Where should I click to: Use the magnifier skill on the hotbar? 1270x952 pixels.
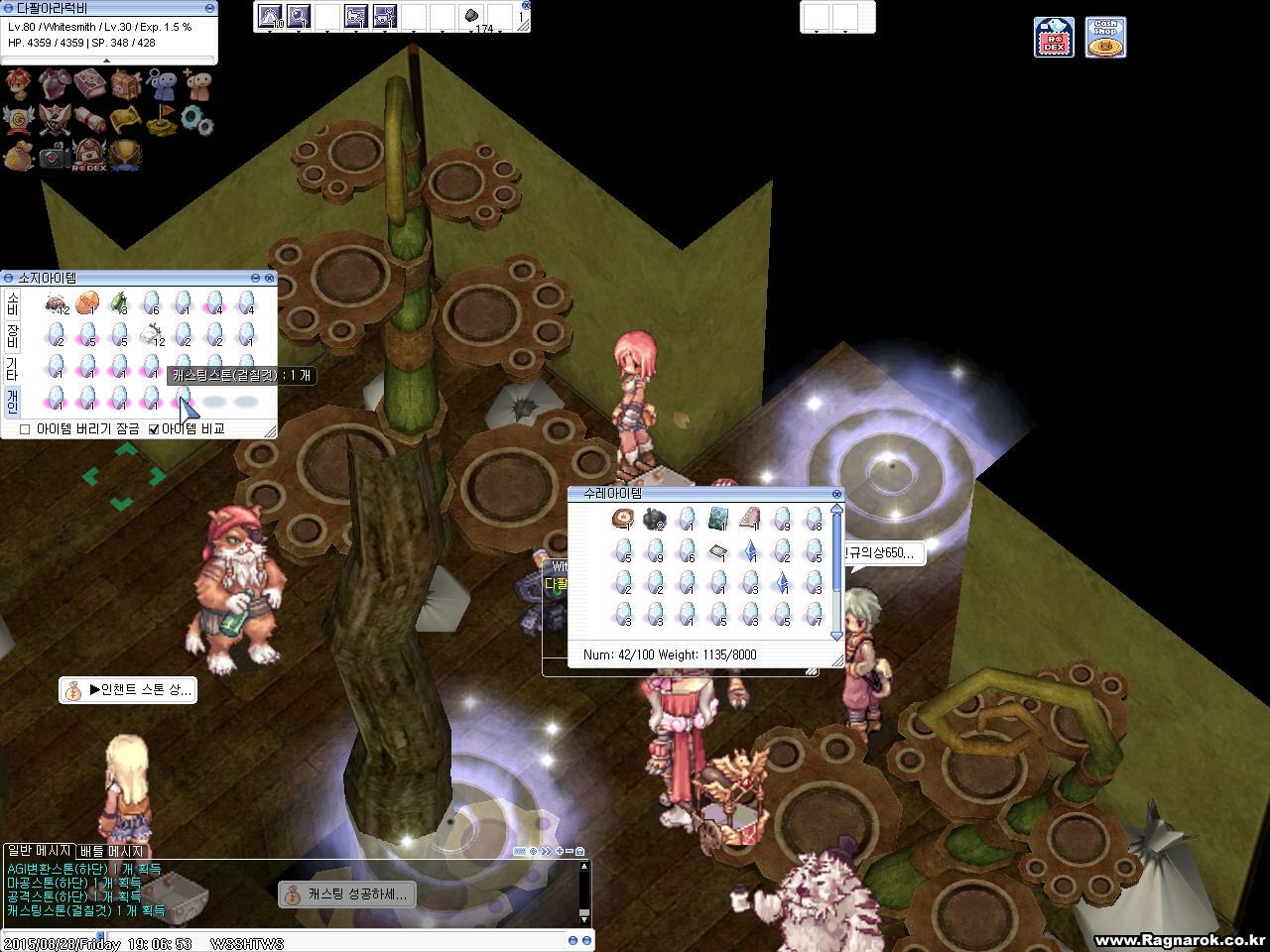(x=298, y=16)
